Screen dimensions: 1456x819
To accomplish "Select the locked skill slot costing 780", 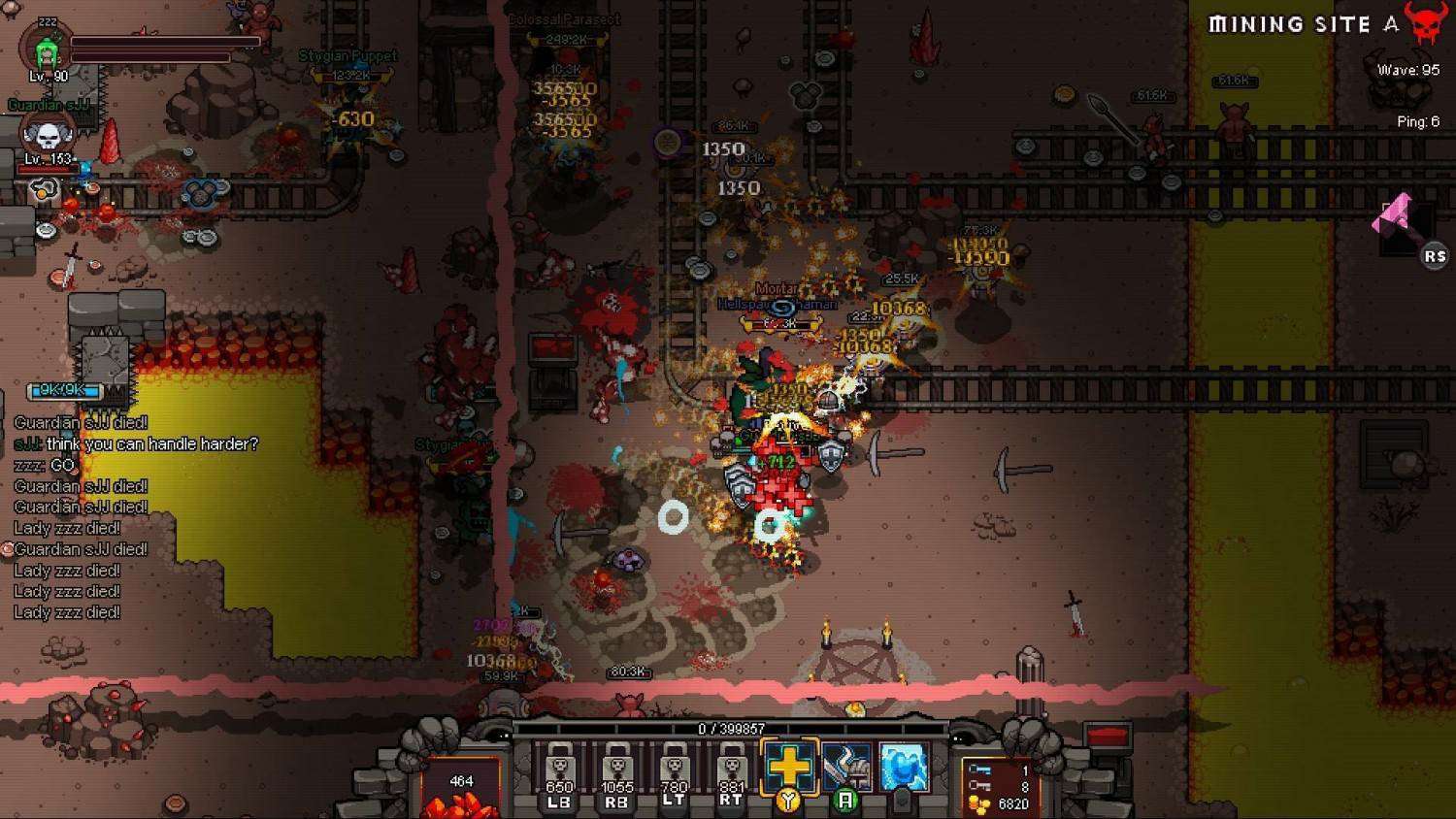I will point(674,773).
